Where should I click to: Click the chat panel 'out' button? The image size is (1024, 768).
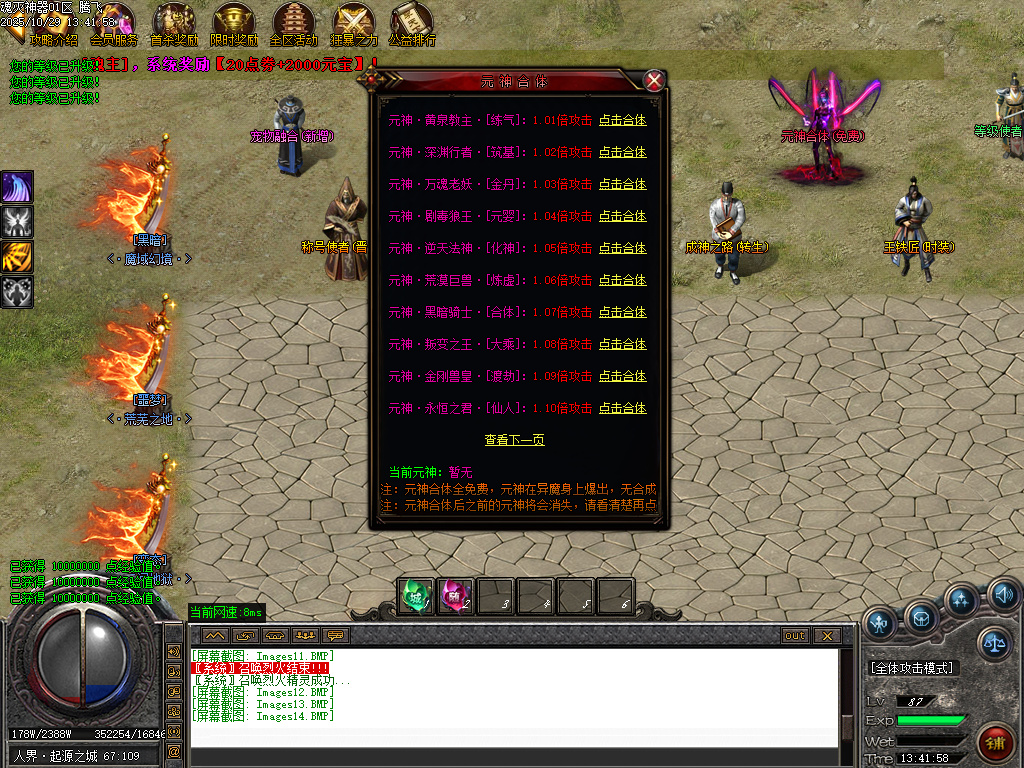pos(794,635)
